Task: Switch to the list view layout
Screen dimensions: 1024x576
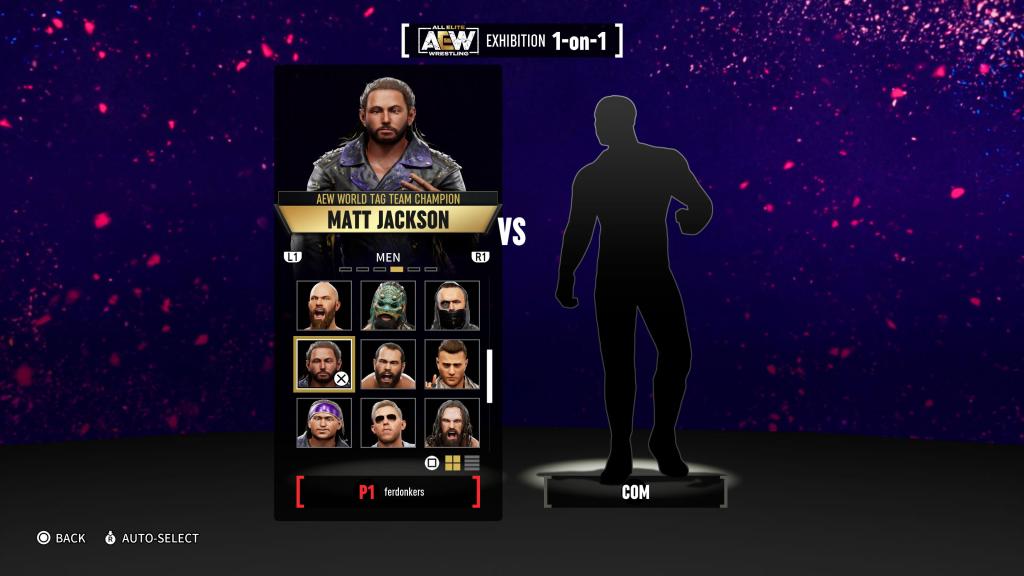Action: click(472, 463)
